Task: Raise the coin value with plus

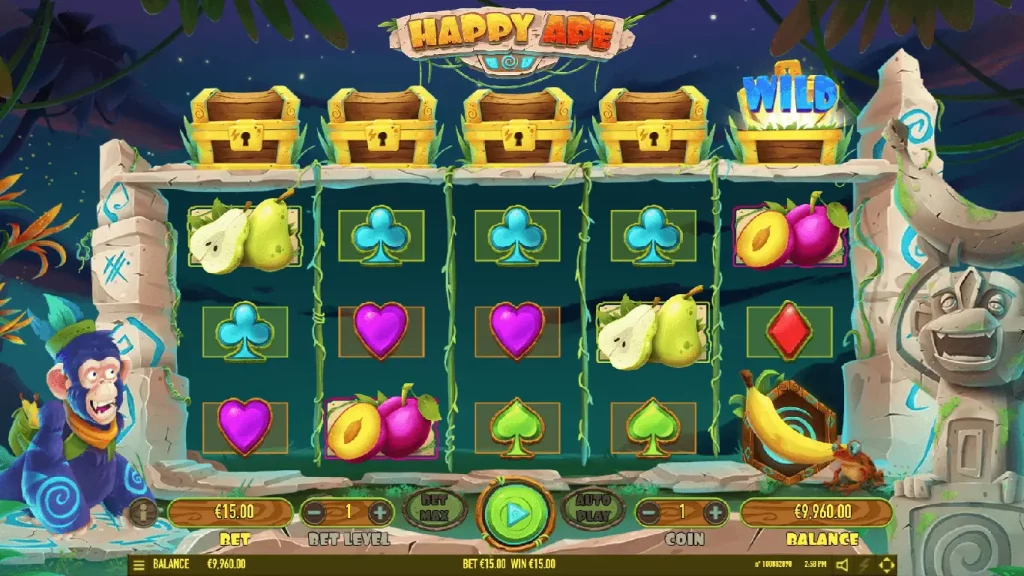Action: click(x=715, y=513)
